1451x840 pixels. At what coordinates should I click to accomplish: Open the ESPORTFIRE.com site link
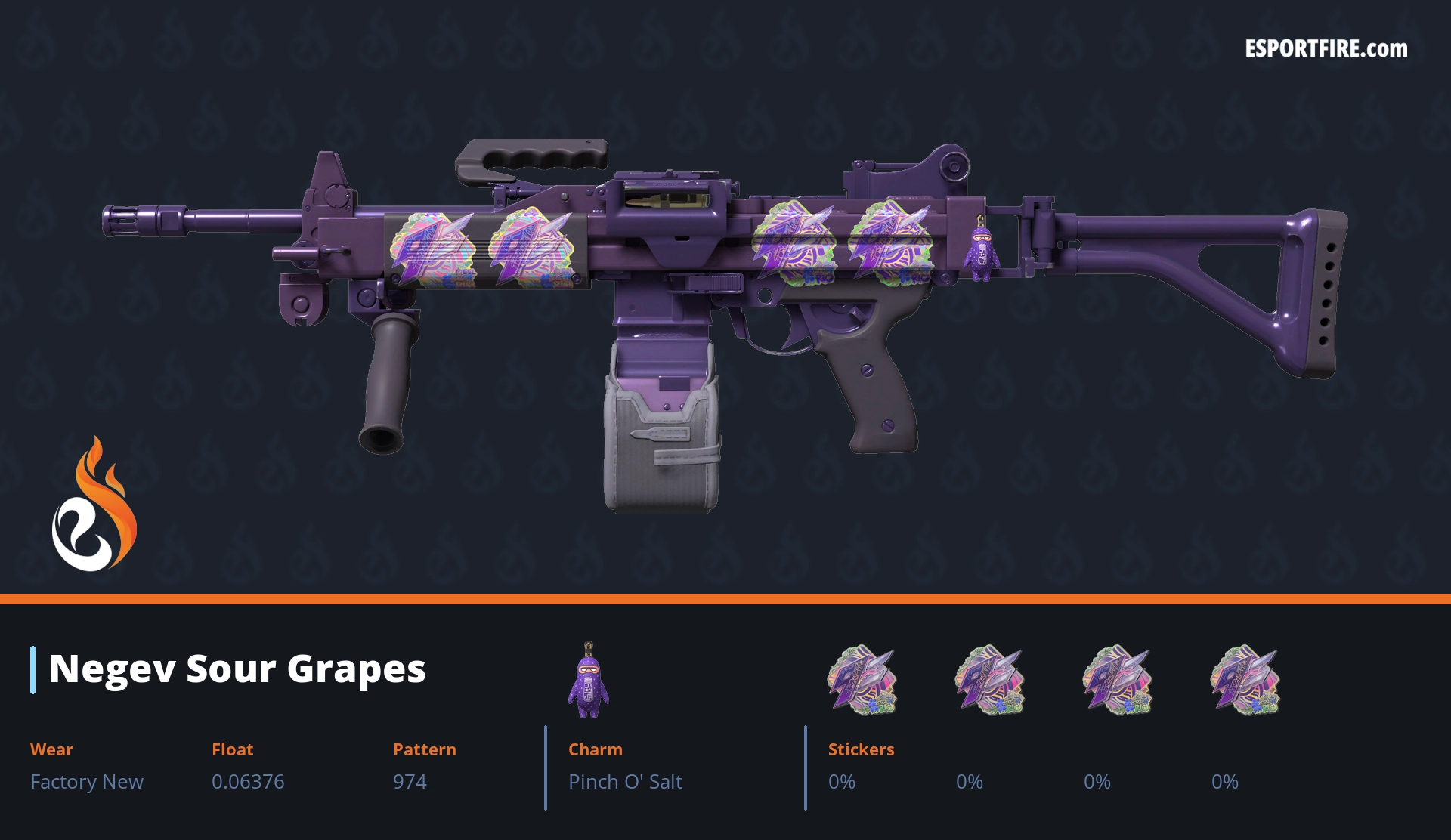pyautogui.click(x=1326, y=49)
